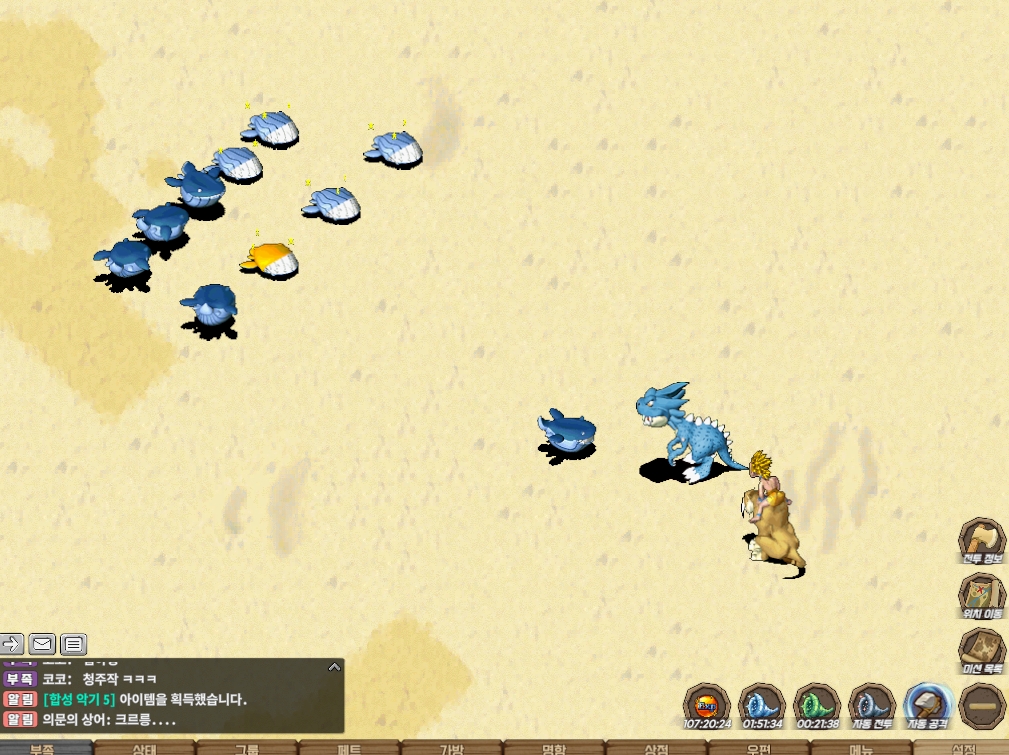Toggle 자동 공격 auto attack hammer icon
Viewport: 1009px width, 755px height.
pos(926,705)
